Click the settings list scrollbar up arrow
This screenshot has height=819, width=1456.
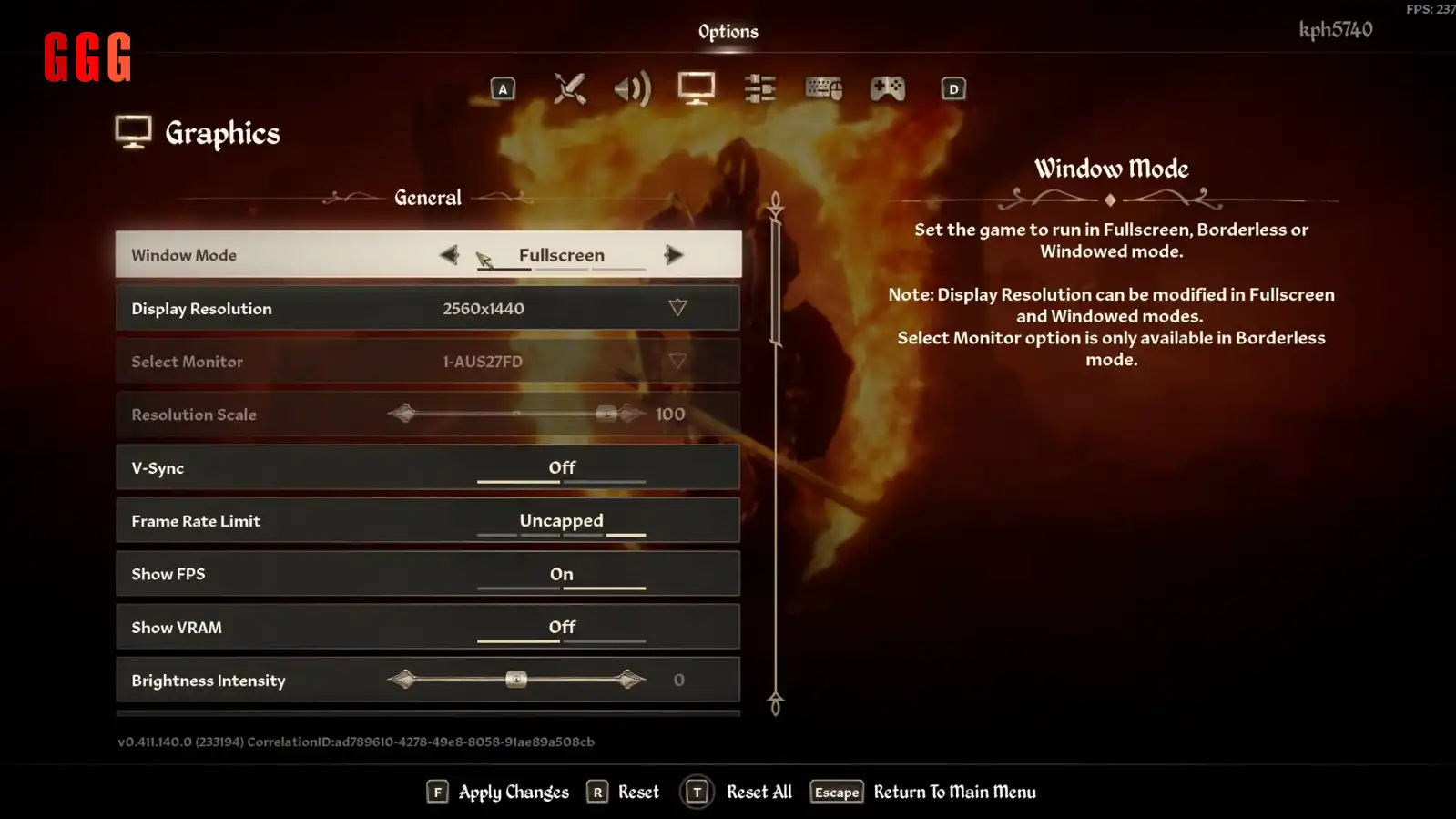tap(775, 202)
